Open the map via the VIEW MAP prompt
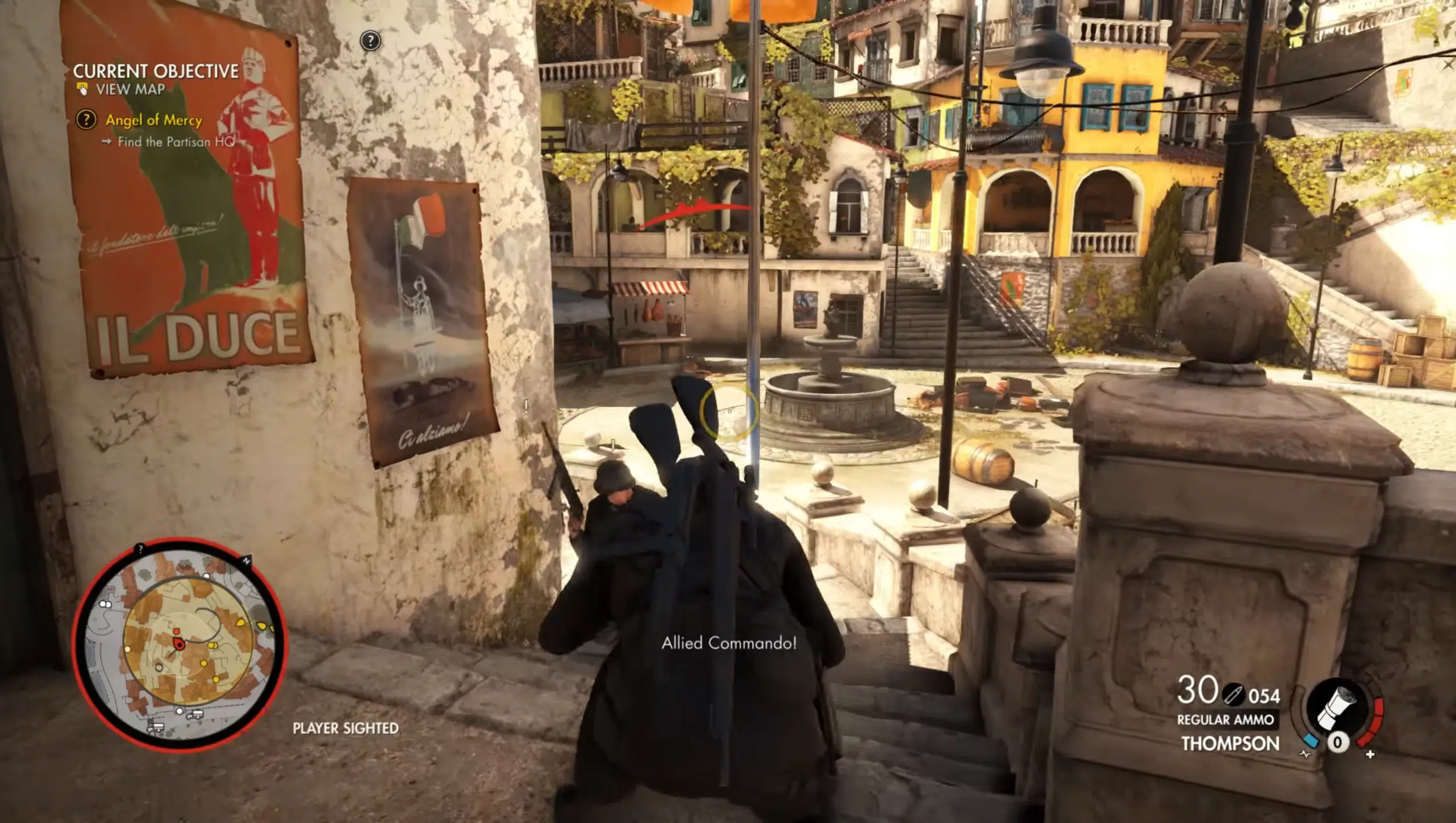Image resolution: width=1456 pixels, height=823 pixels. (130, 90)
